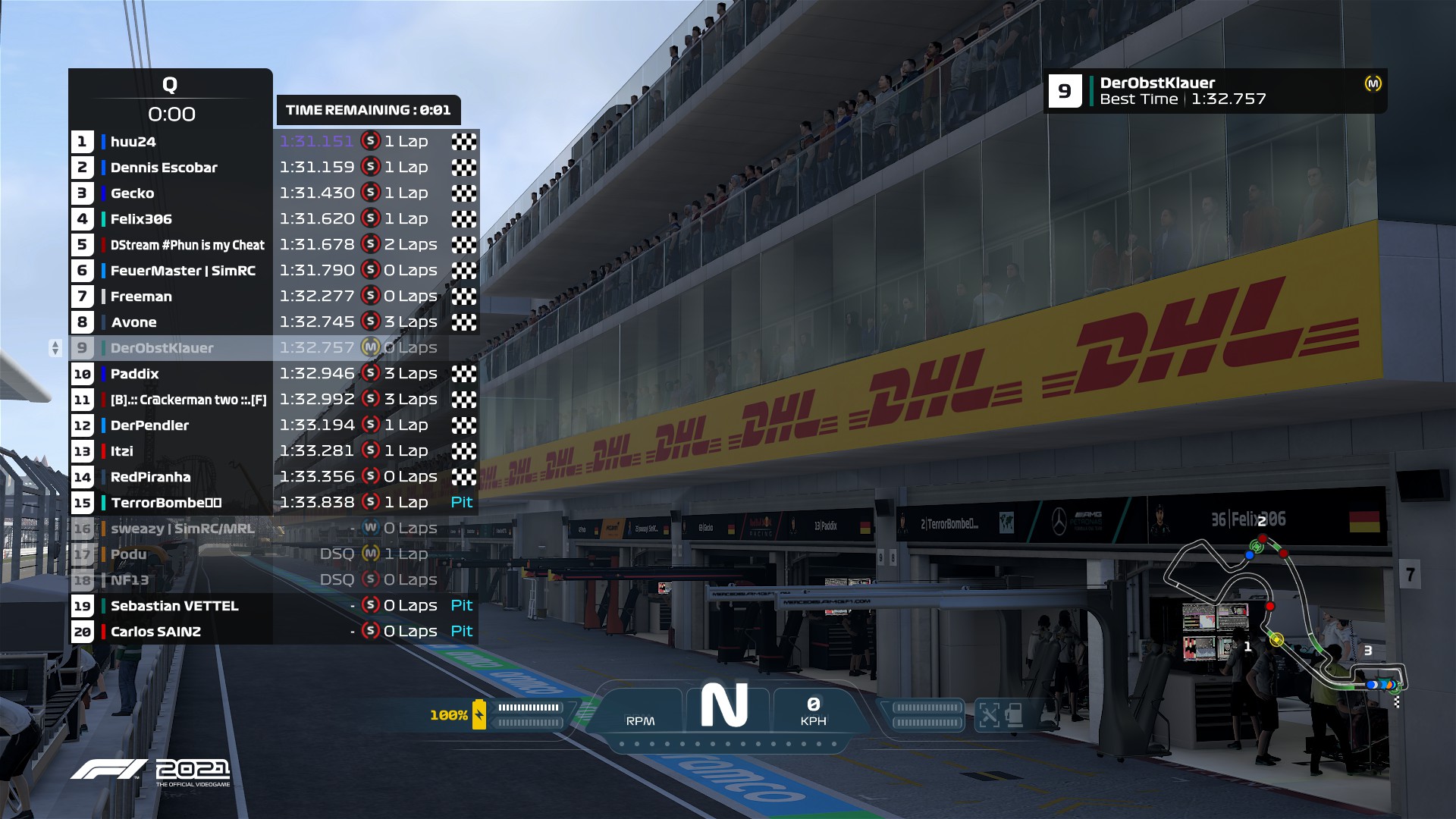Choose Paddix on the leaderboard
This screenshot has width=1456, height=819.
(x=135, y=374)
